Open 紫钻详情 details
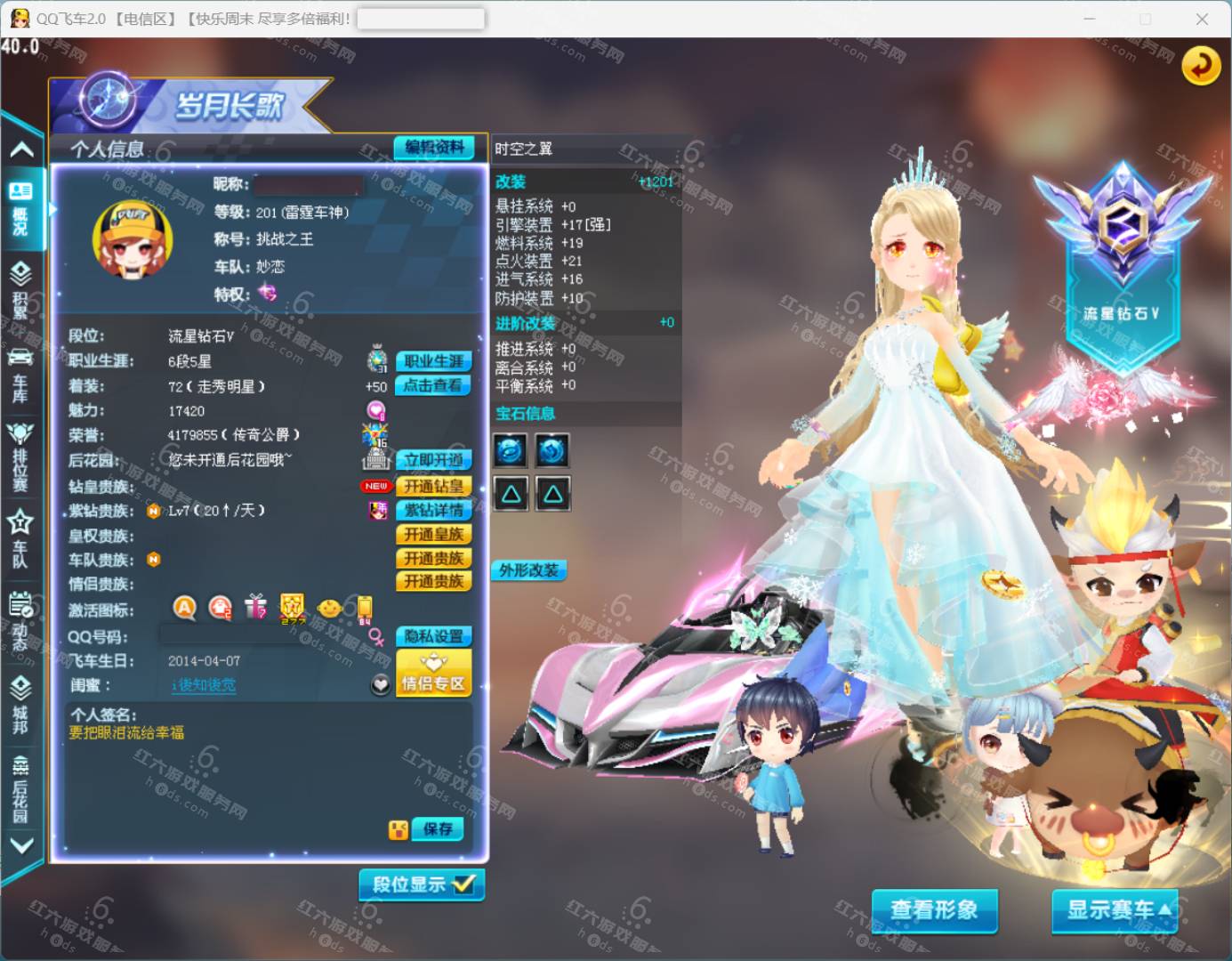This screenshot has width=1232, height=961. pyautogui.click(x=433, y=510)
